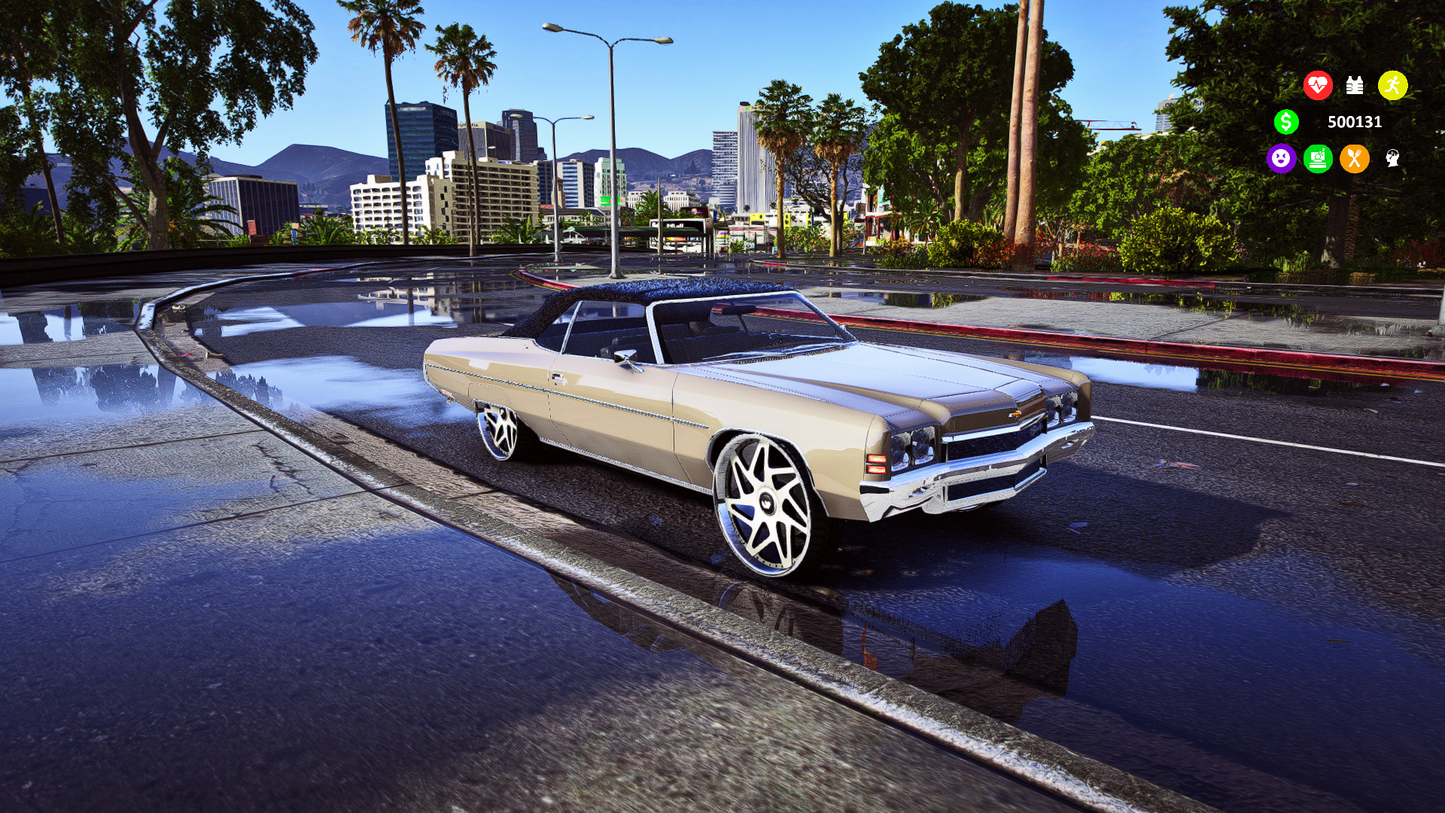The image size is (1445, 813).
Task: Select the green thirst status icon
Action: point(1318,159)
